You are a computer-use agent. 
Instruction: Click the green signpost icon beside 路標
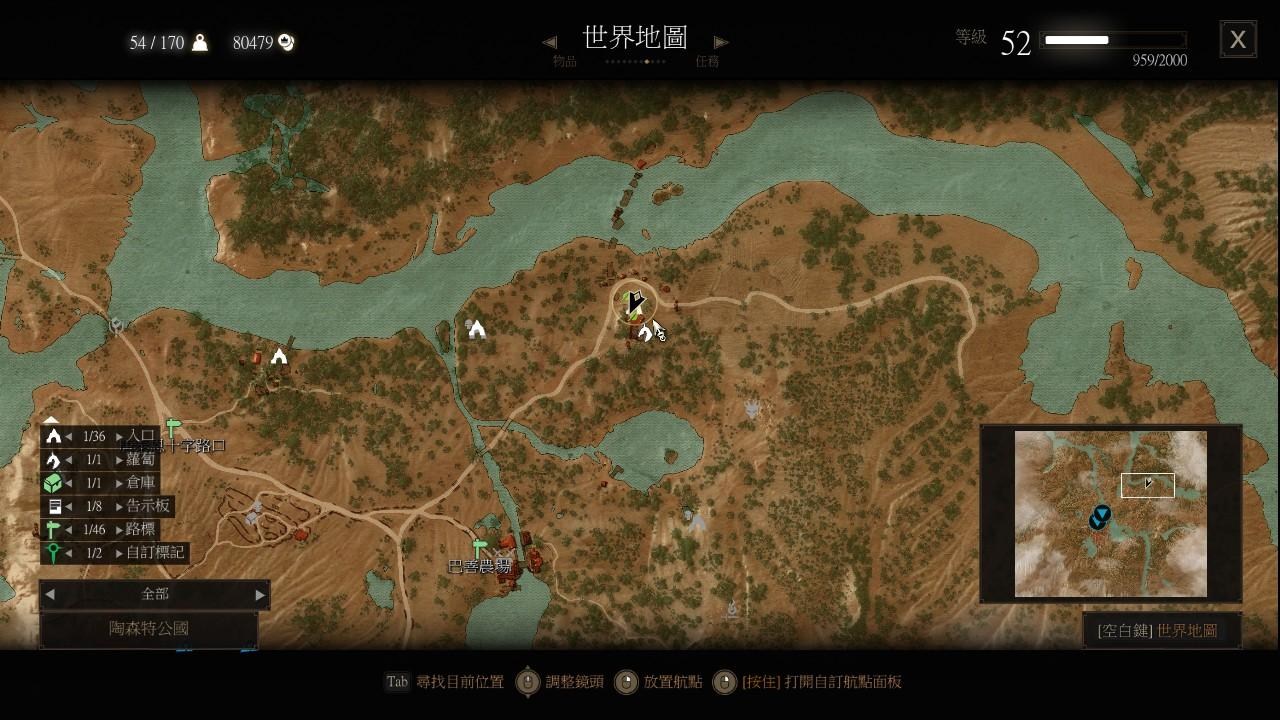click(x=55, y=529)
